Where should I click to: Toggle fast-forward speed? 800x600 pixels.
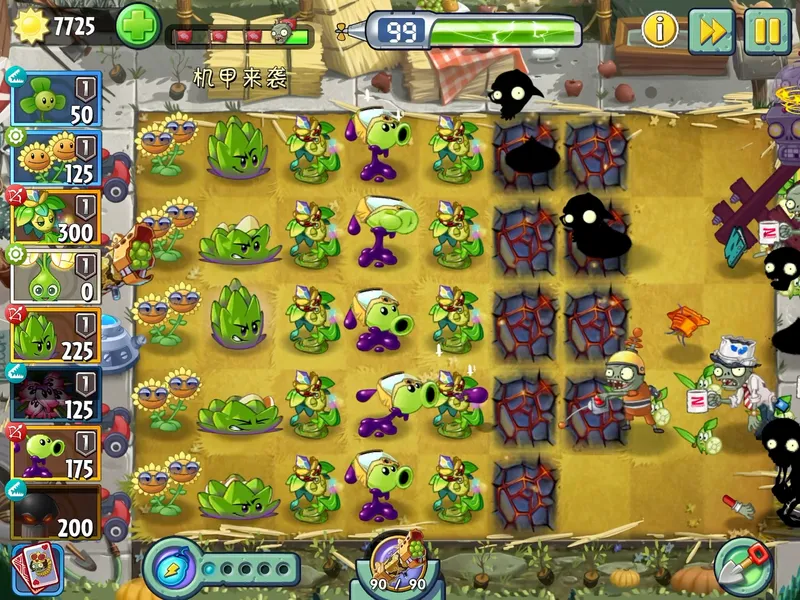pos(711,31)
